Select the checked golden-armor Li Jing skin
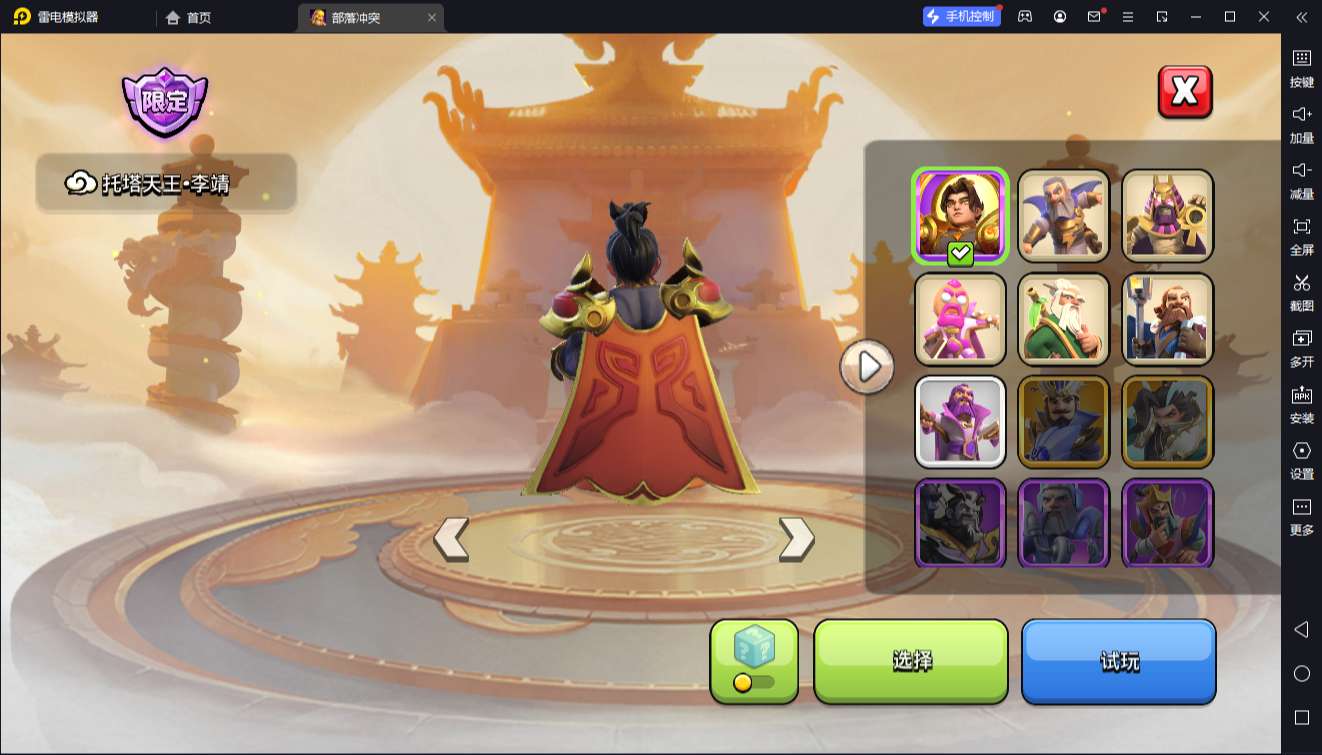 960,215
